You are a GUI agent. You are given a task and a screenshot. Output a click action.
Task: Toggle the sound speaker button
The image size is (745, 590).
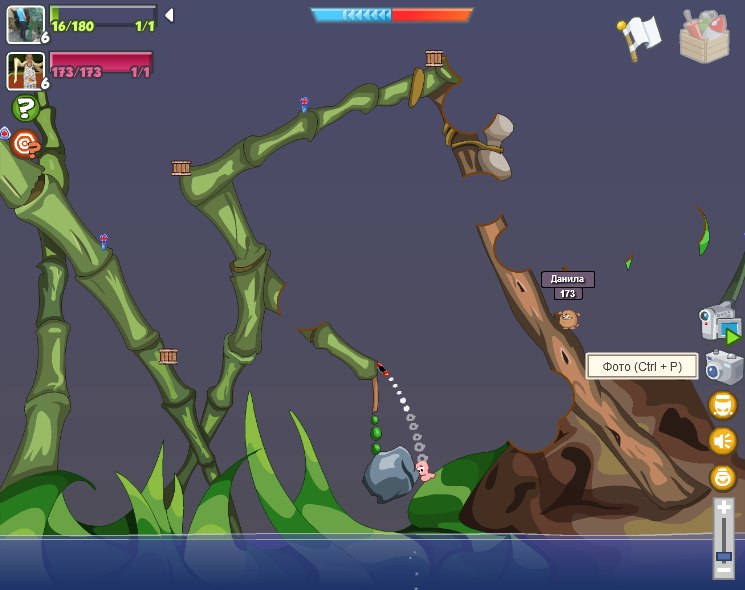pos(722,441)
